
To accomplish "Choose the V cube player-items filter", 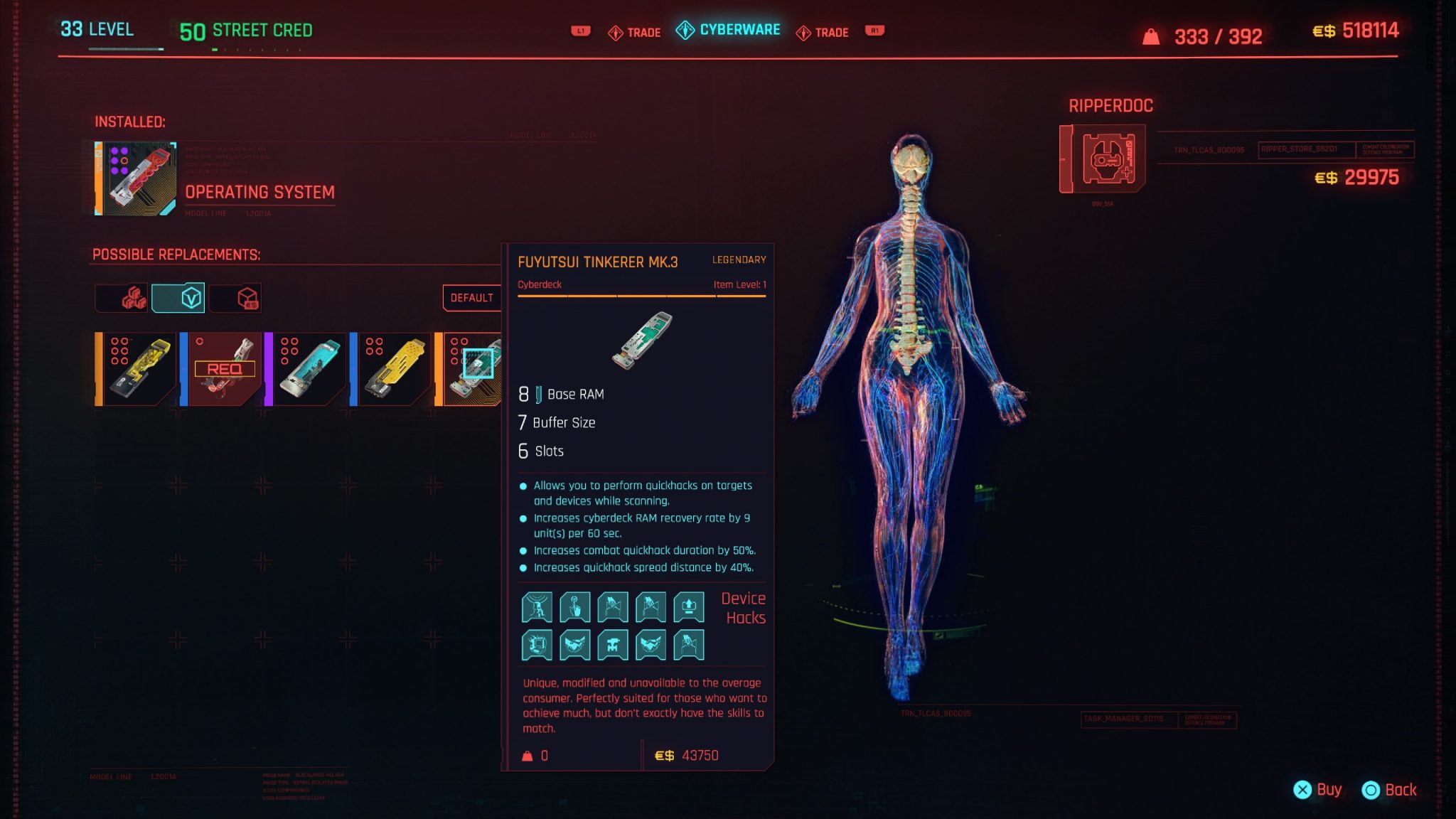I will point(178,298).
